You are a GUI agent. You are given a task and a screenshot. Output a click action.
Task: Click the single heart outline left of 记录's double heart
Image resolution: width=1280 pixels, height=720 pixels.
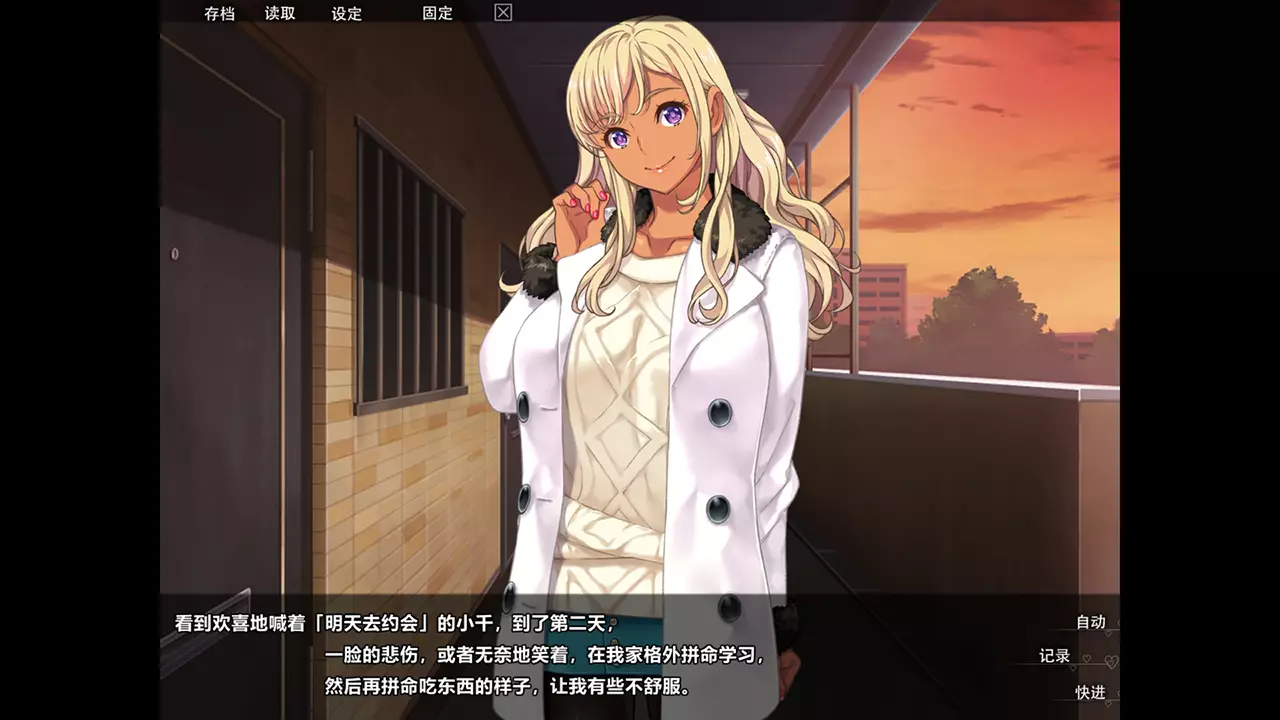pyautogui.click(x=1087, y=658)
